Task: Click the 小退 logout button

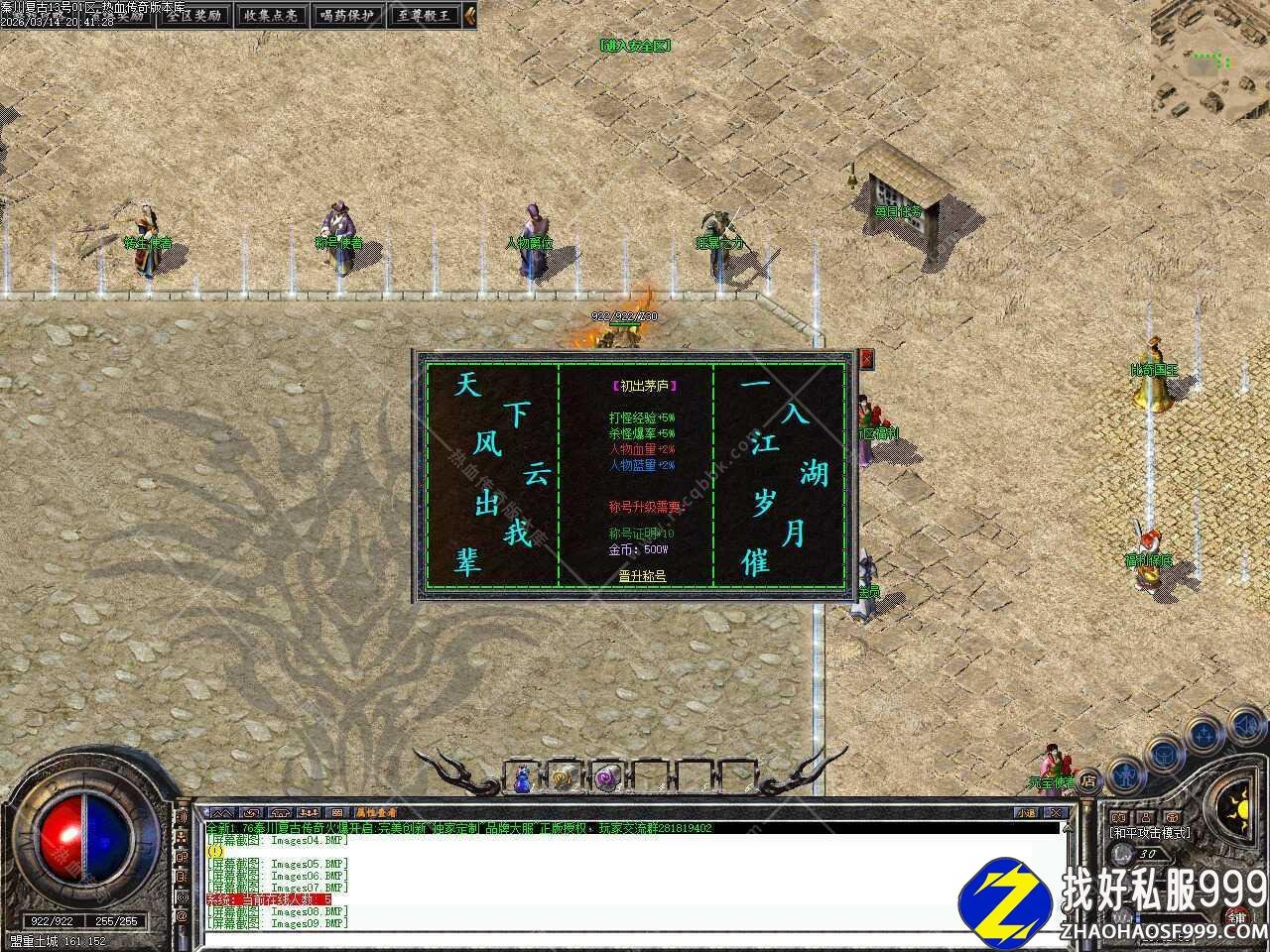Action: click(x=1025, y=813)
